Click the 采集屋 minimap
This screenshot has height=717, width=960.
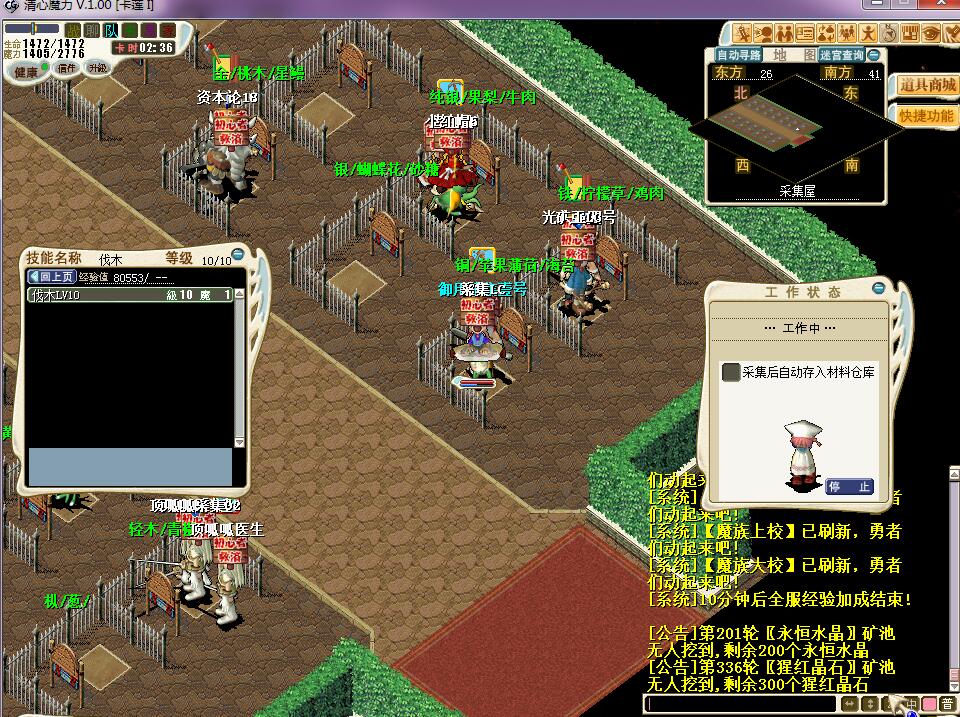(796, 123)
